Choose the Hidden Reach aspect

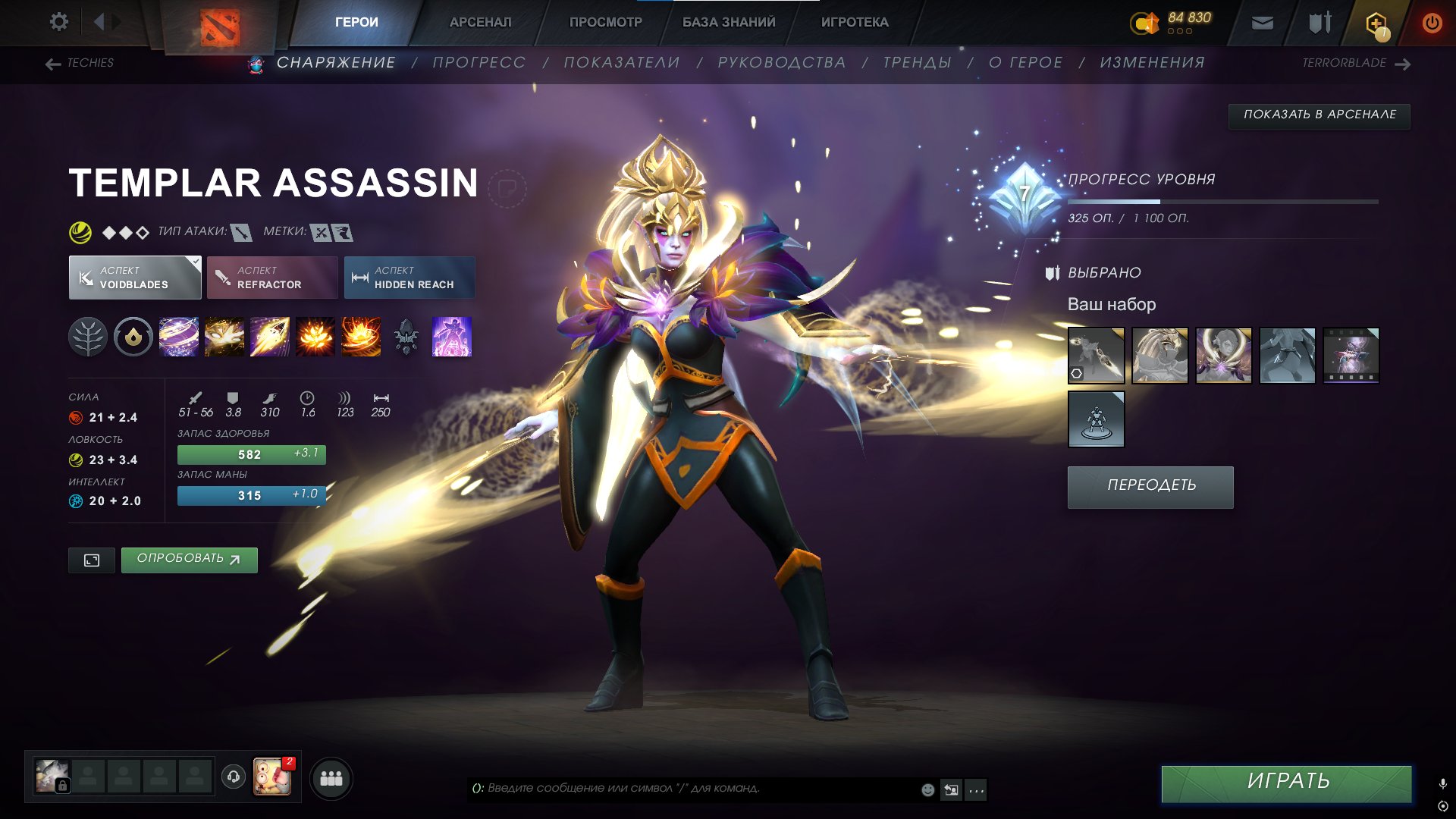pyautogui.click(x=409, y=278)
